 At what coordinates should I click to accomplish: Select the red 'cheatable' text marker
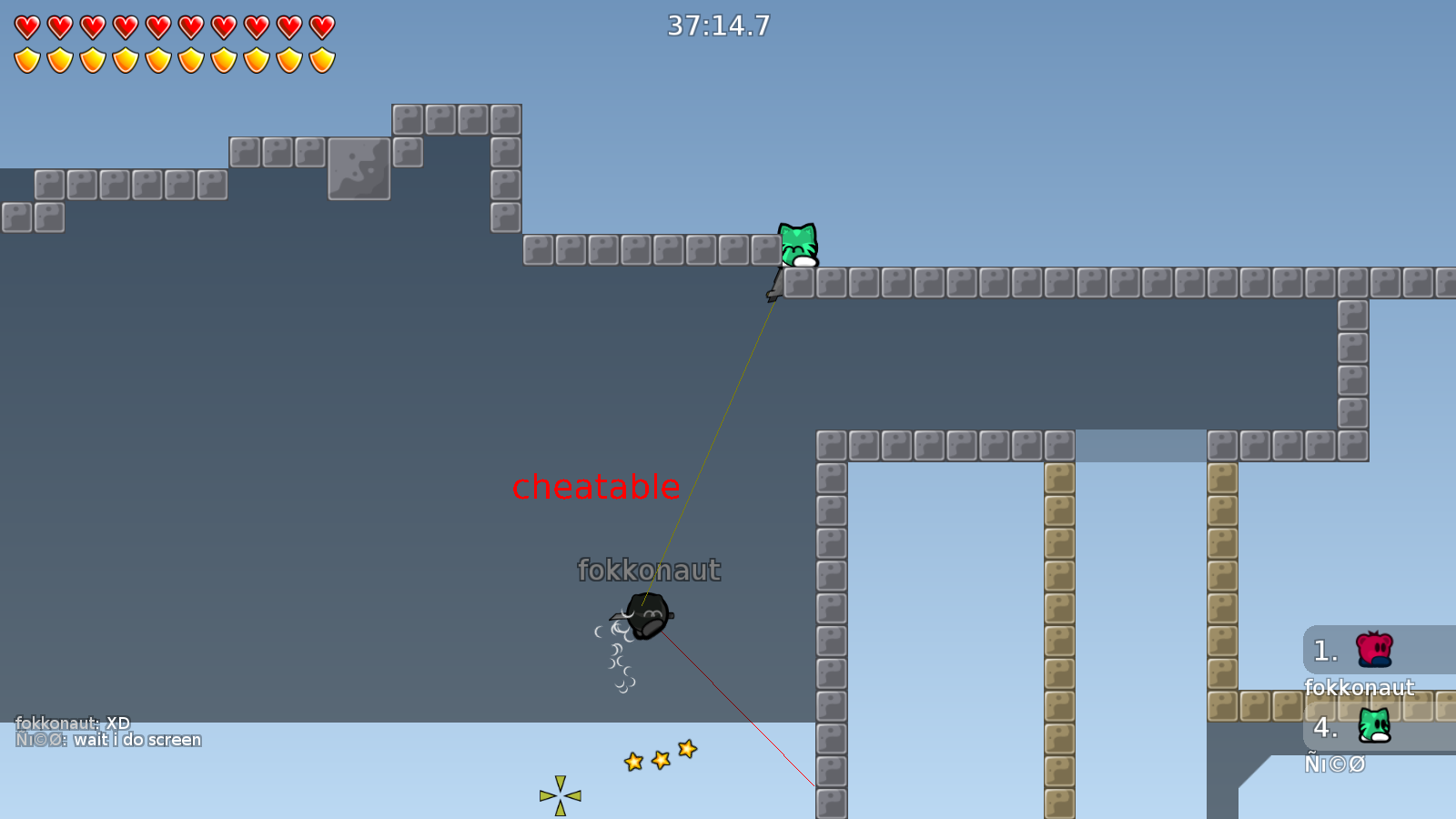(596, 488)
